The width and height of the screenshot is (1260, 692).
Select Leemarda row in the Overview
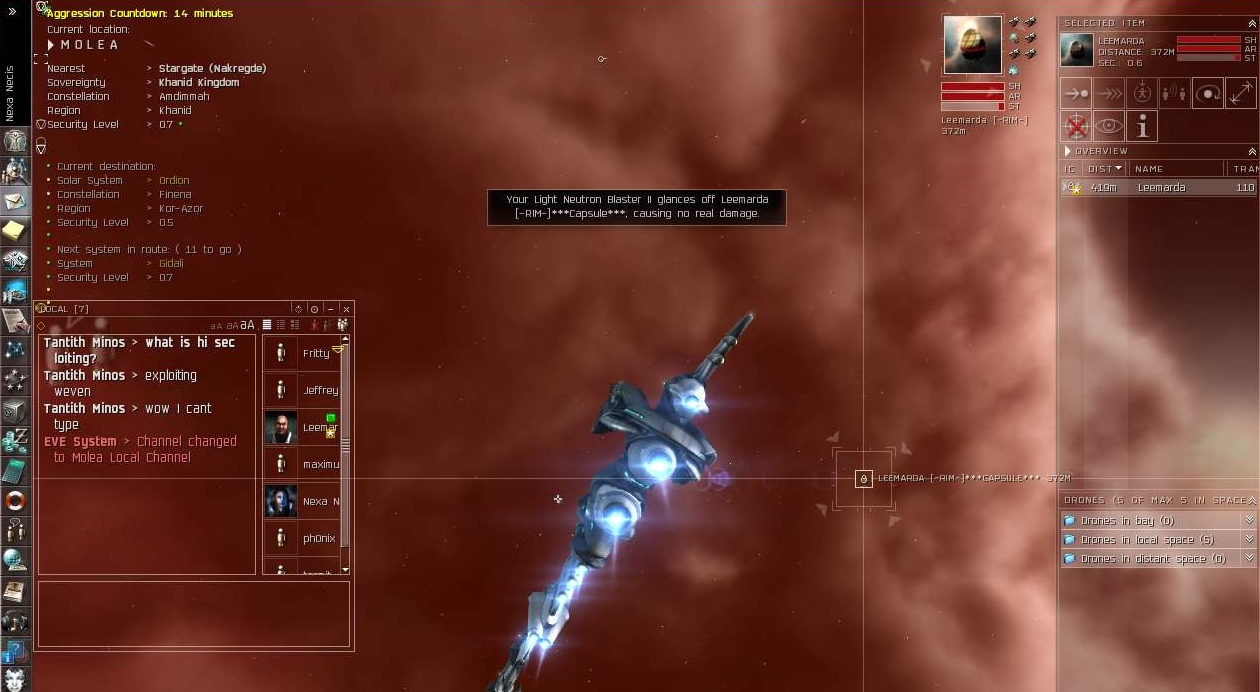point(1160,187)
